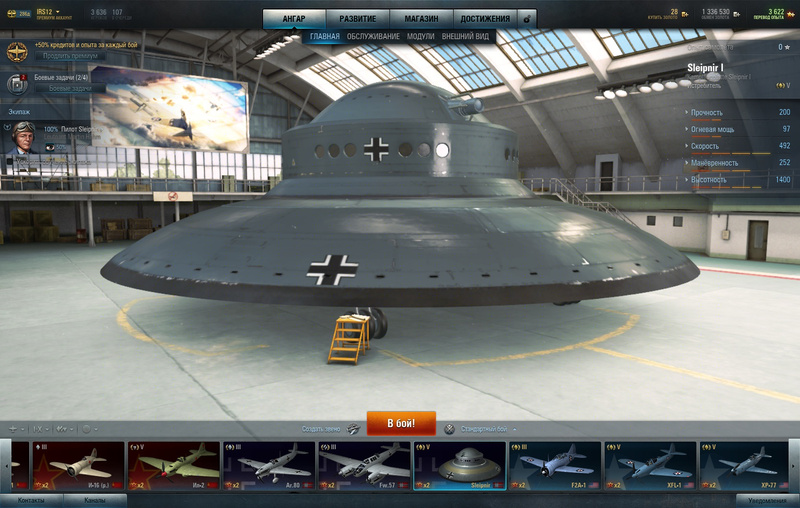This screenshot has height=508, width=800.
Task: Open the Боевые задачи button
Action: tap(70, 88)
